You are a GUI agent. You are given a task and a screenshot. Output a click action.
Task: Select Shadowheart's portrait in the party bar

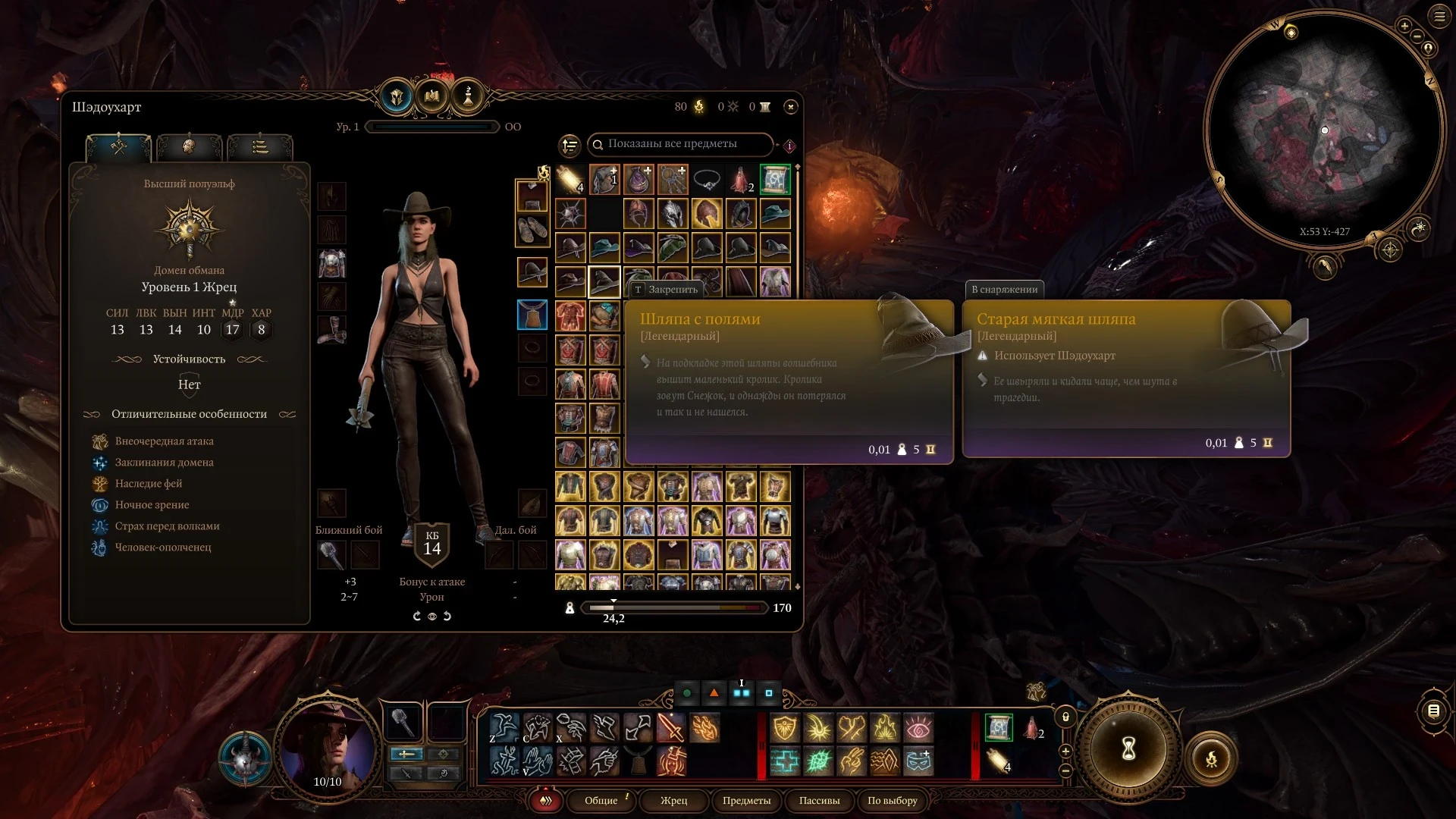(328, 747)
